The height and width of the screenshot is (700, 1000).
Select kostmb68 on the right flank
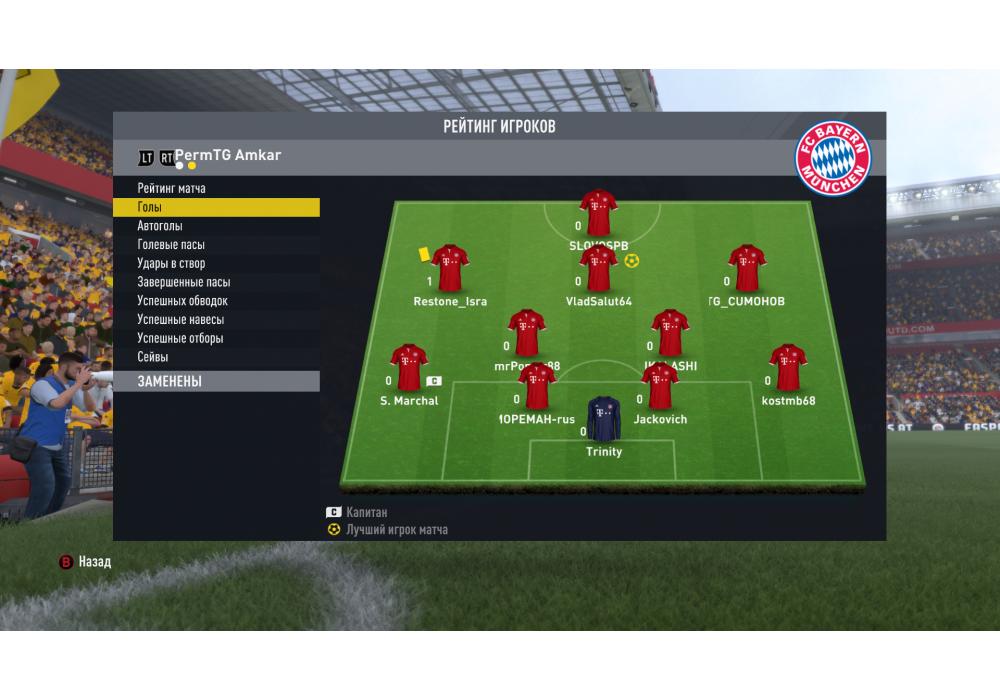tap(788, 367)
